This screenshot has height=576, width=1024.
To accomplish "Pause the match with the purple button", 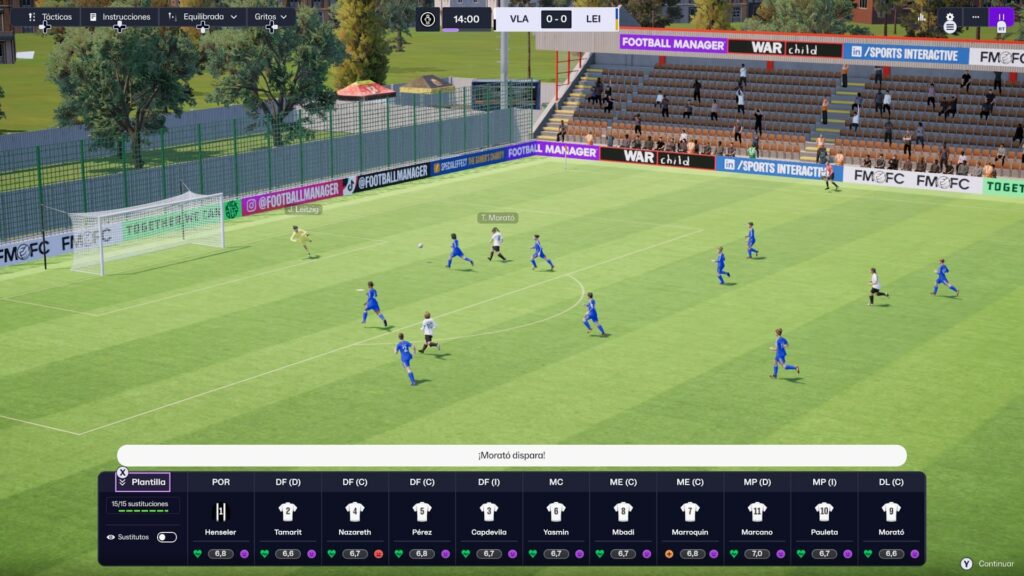I will click(1000, 17).
